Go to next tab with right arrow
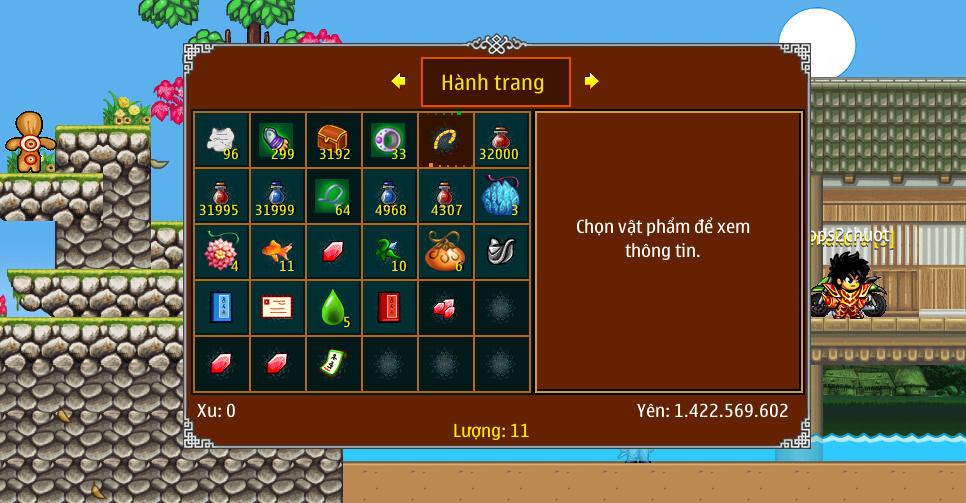This screenshot has width=966, height=503. pyautogui.click(x=591, y=81)
